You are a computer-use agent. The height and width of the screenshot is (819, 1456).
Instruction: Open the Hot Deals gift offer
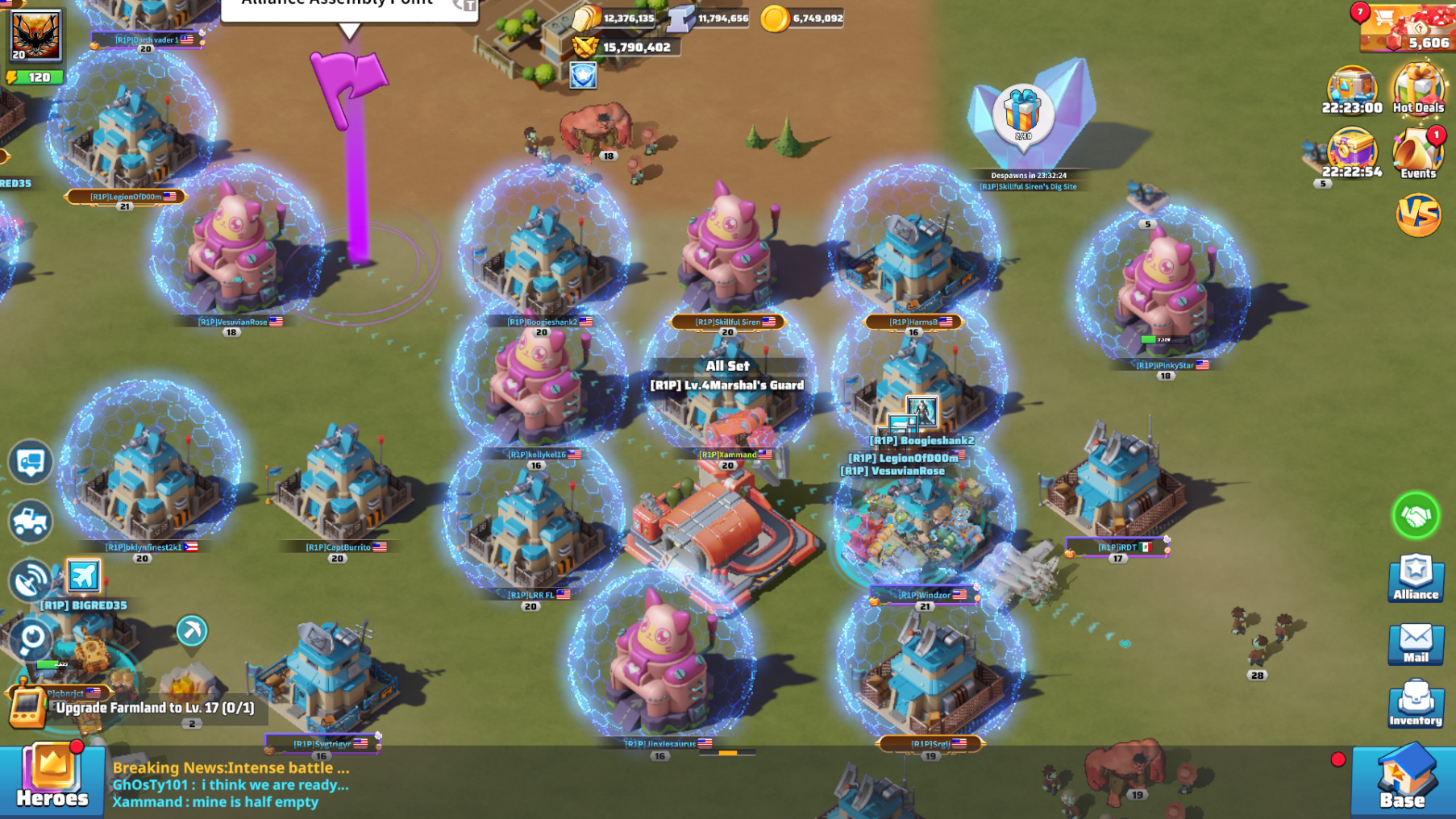[x=1418, y=89]
